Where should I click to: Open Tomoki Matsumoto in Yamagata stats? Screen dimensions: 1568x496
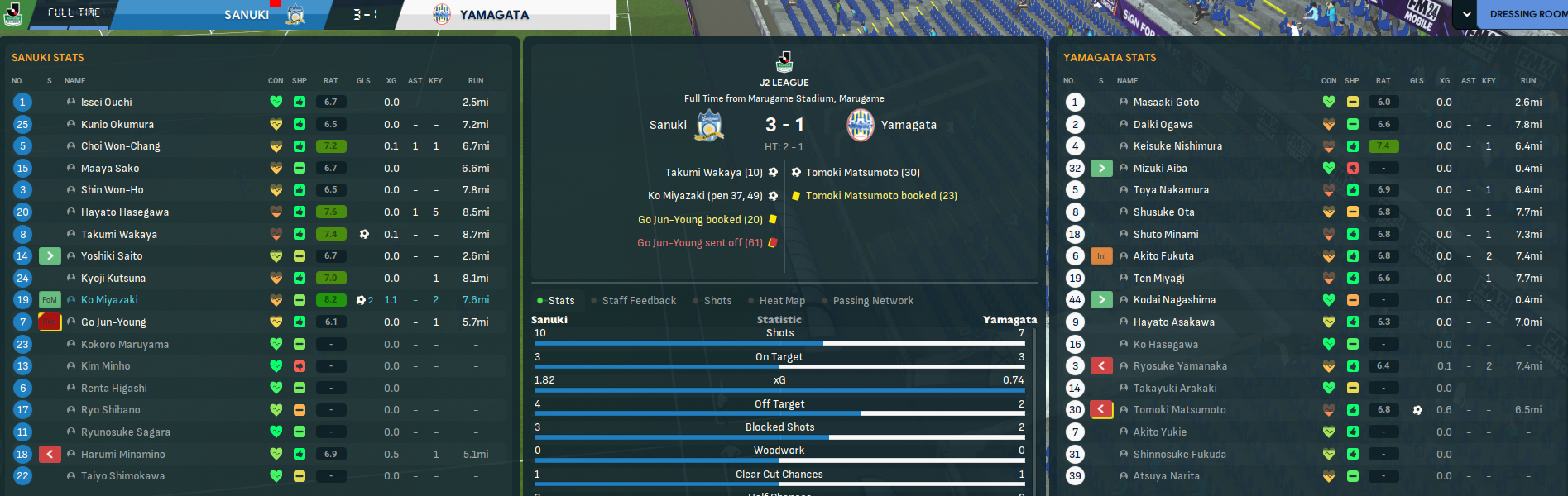1179,410
